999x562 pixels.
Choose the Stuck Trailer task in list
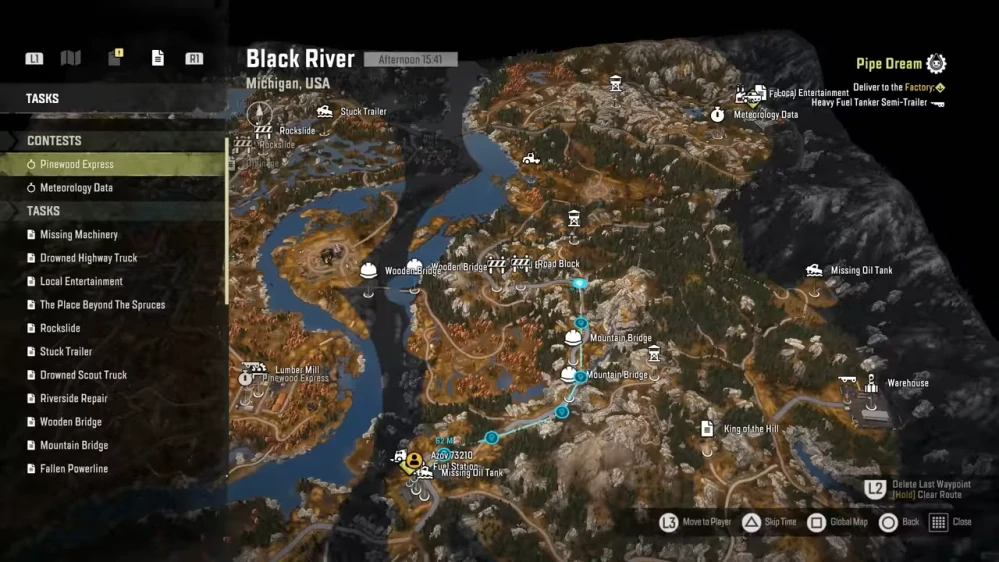click(x=66, y=352)
